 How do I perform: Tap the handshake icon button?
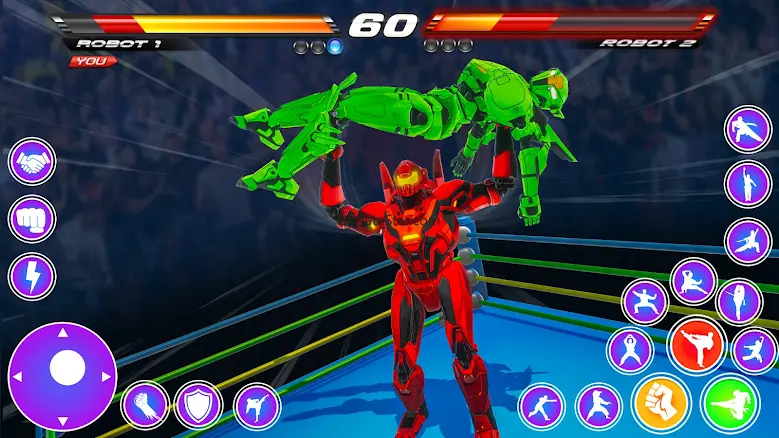pyautogui.click(x=32, y=161)
